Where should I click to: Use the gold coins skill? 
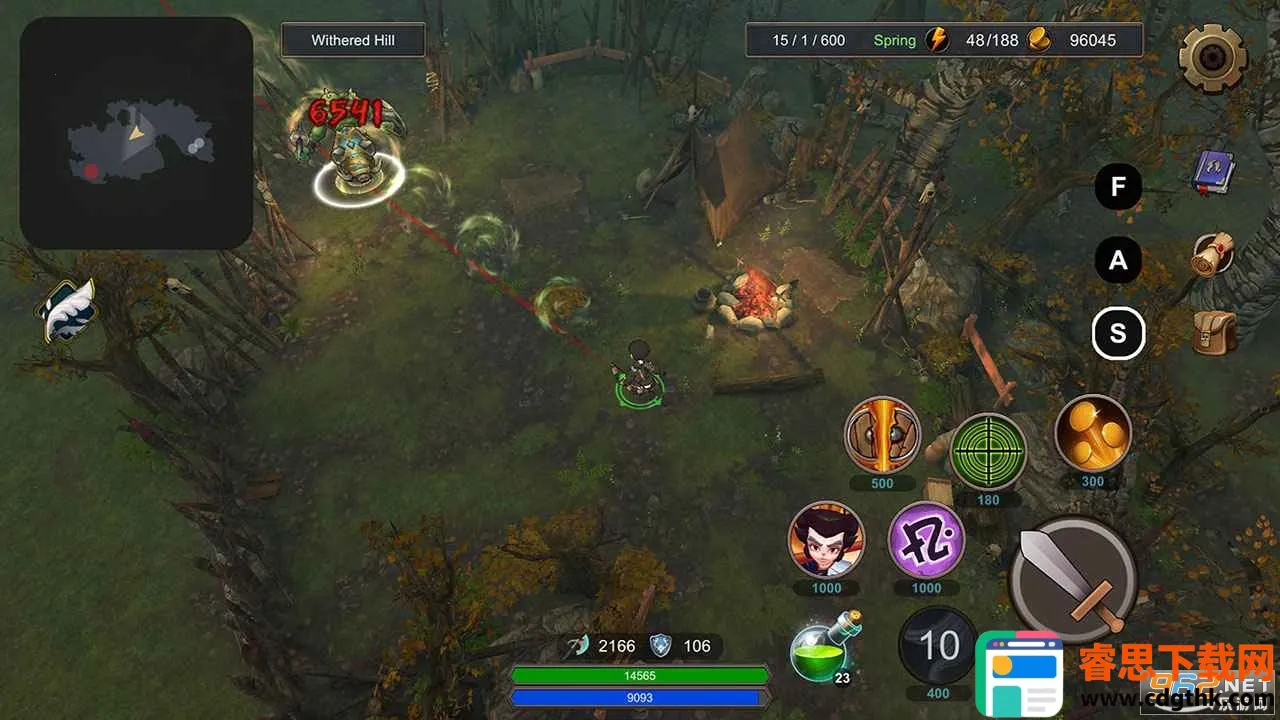point(1092,433)
